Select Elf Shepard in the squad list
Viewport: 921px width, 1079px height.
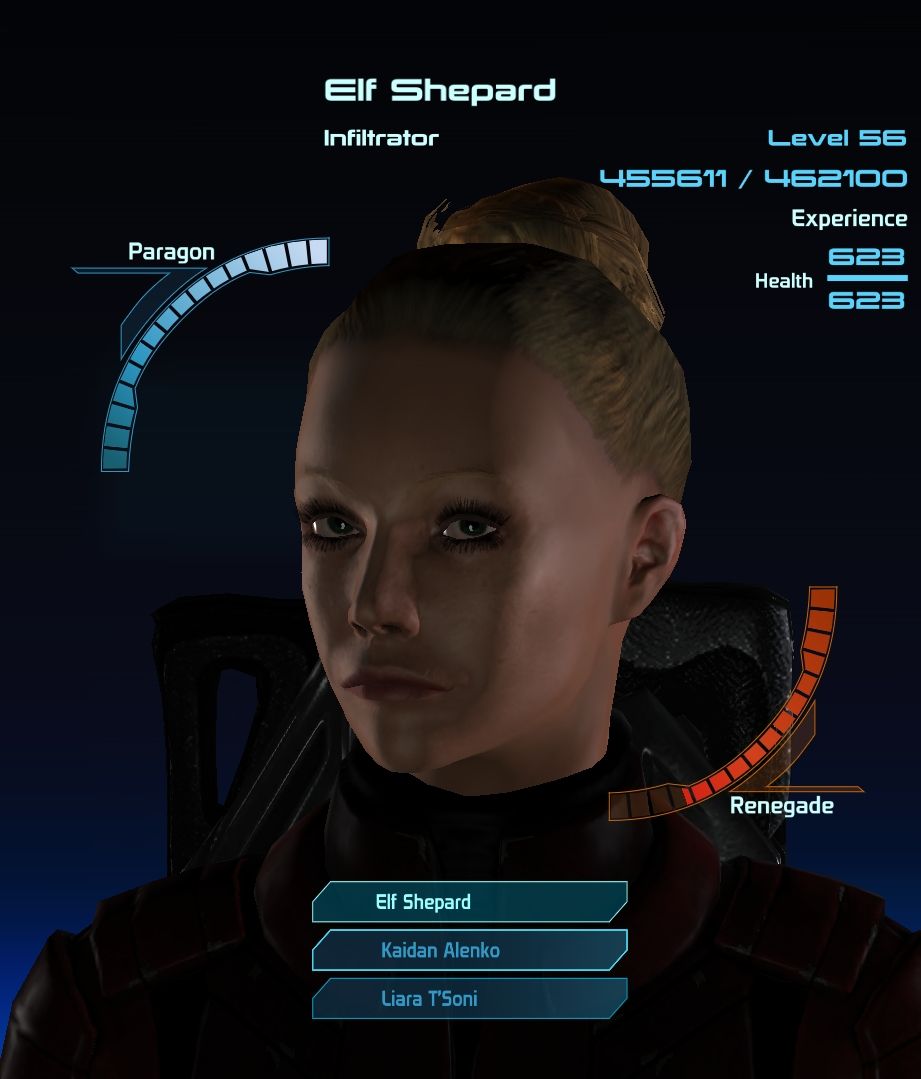pos(469,902)
